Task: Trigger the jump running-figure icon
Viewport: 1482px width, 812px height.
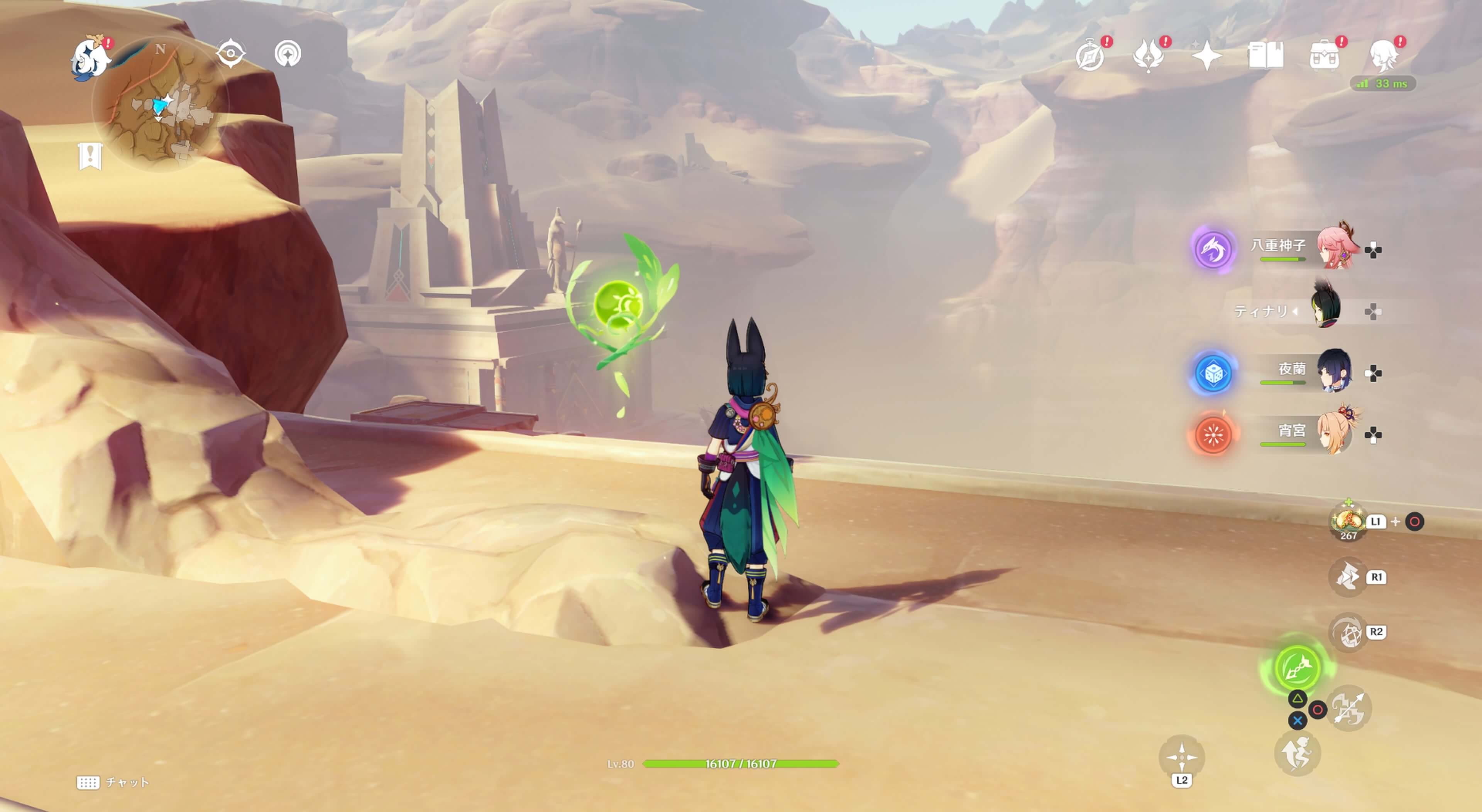Action: tap(1297, 753)
